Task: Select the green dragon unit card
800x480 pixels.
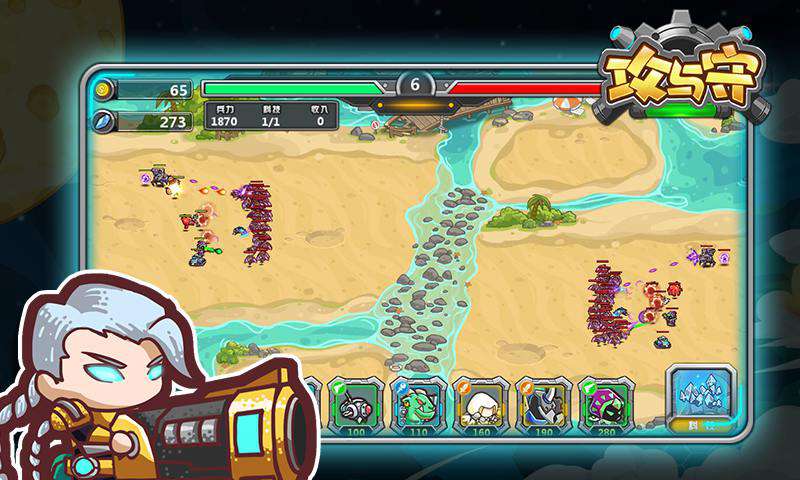Action: (x=418, y=405)
